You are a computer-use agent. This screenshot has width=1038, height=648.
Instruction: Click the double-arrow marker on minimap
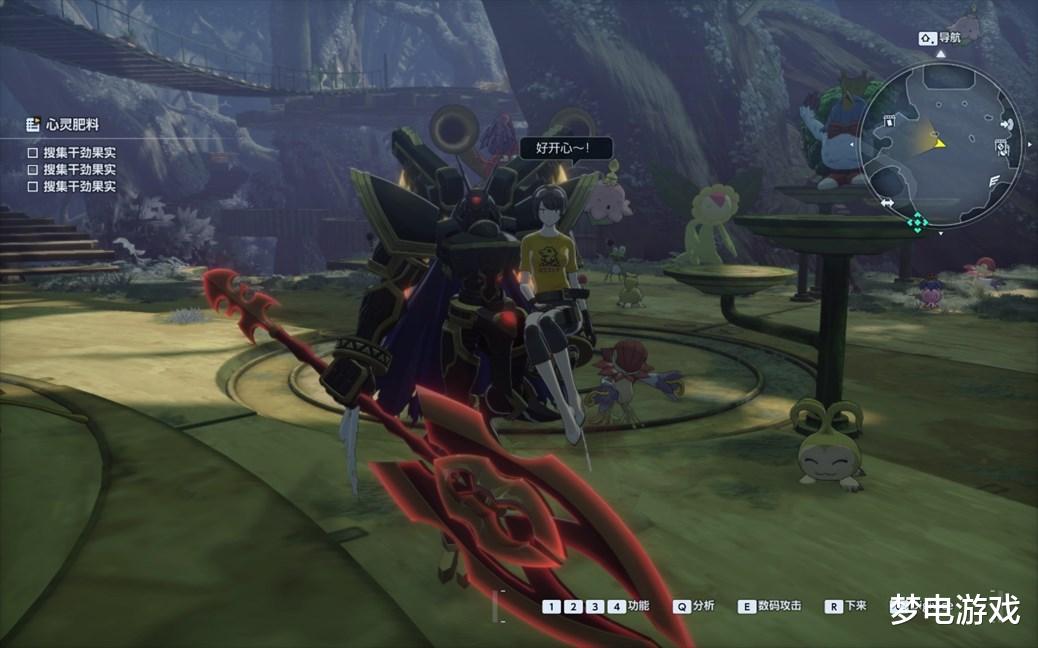(x=887, y=203)
